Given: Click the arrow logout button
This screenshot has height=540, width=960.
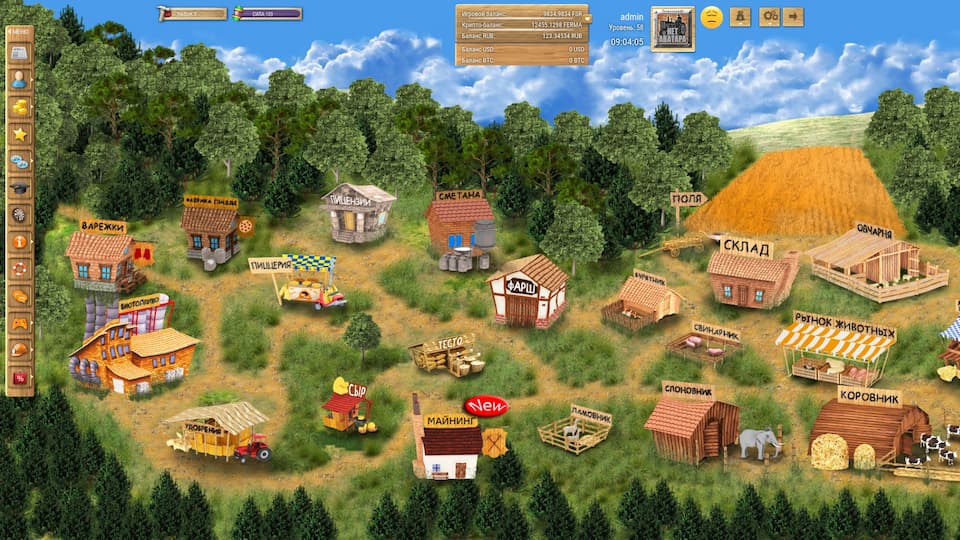Looking at the screenshot, I should coord(794,17).
